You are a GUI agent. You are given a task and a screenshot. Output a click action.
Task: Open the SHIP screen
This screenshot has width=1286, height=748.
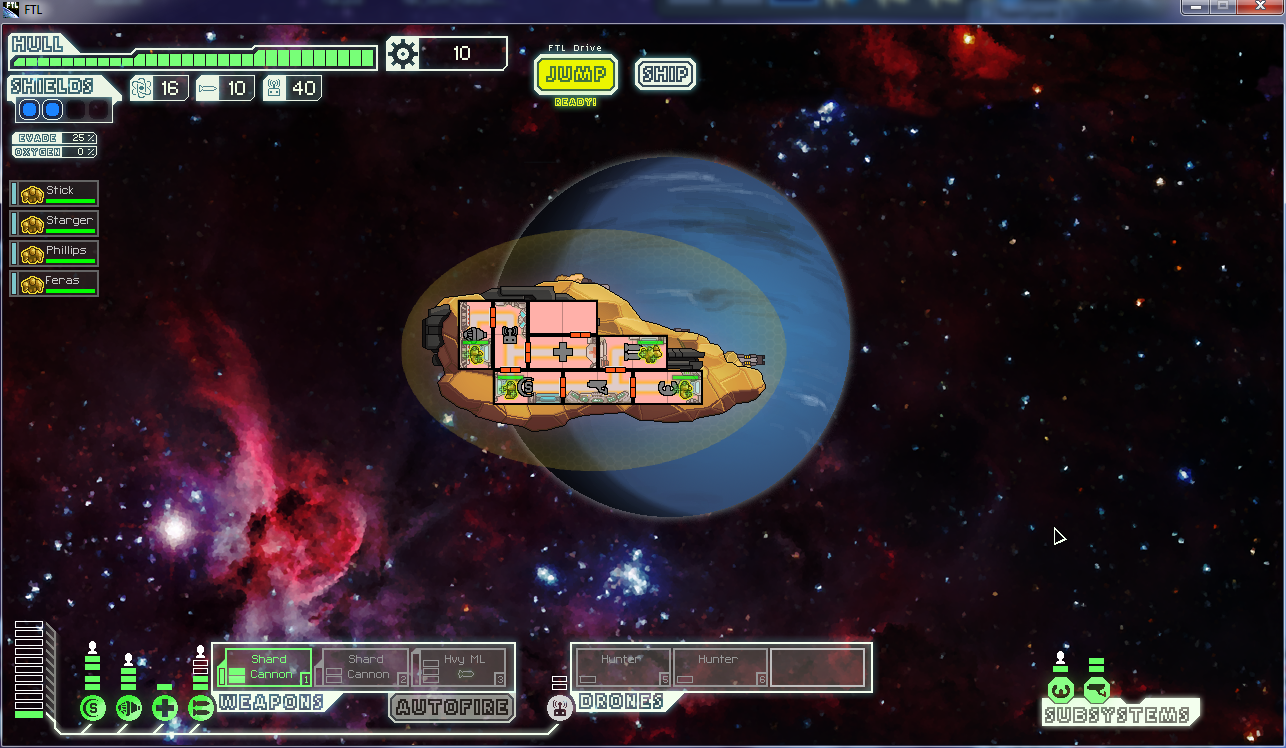[665, 74]
